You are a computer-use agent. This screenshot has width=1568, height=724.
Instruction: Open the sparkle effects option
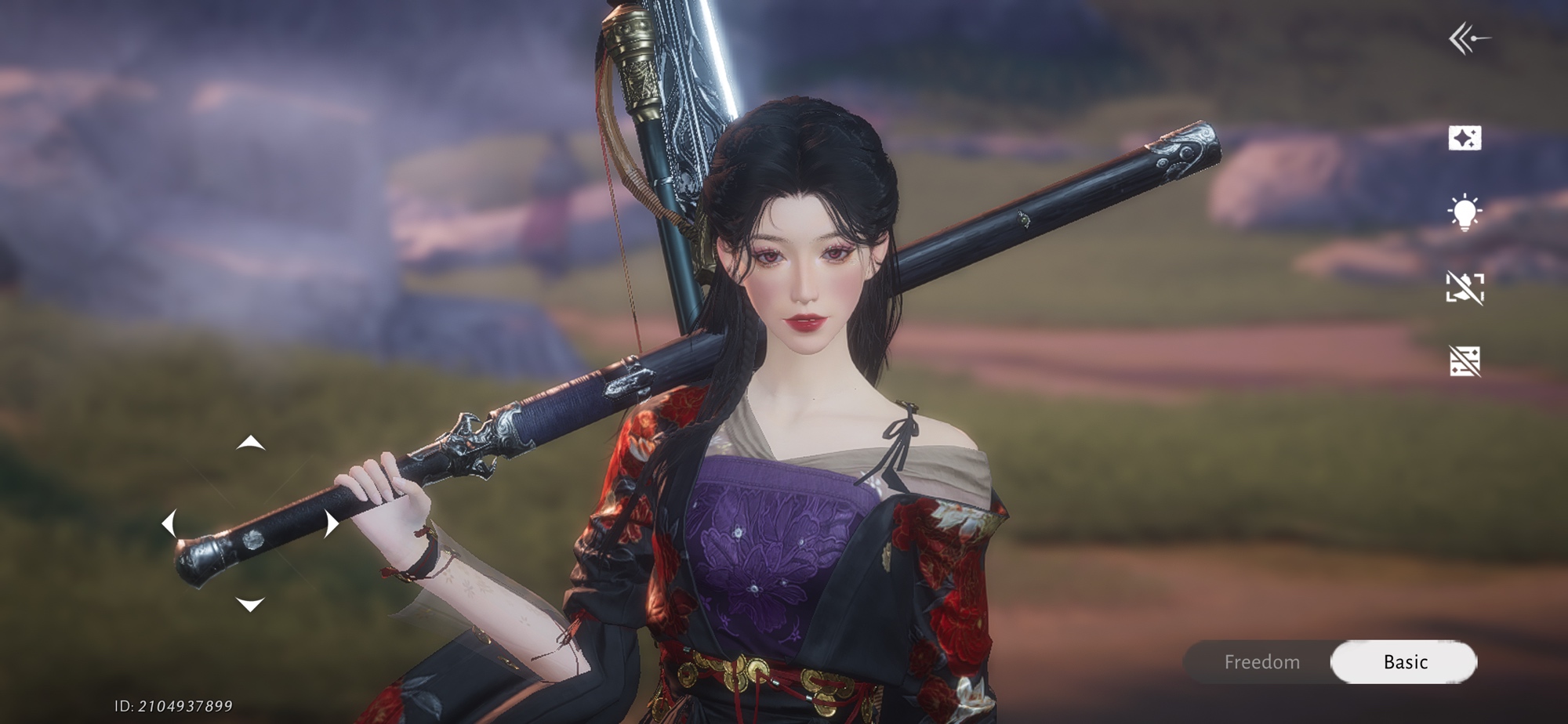coord(1465,138)
